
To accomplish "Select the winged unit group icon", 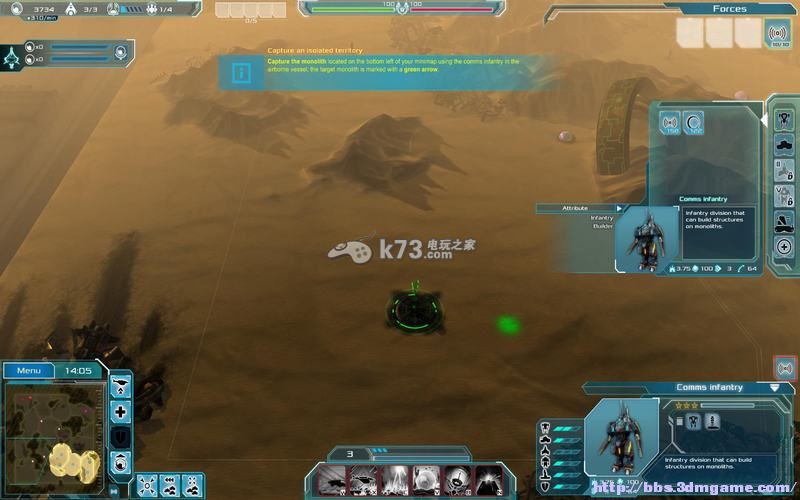I will (x=14, y=56).
